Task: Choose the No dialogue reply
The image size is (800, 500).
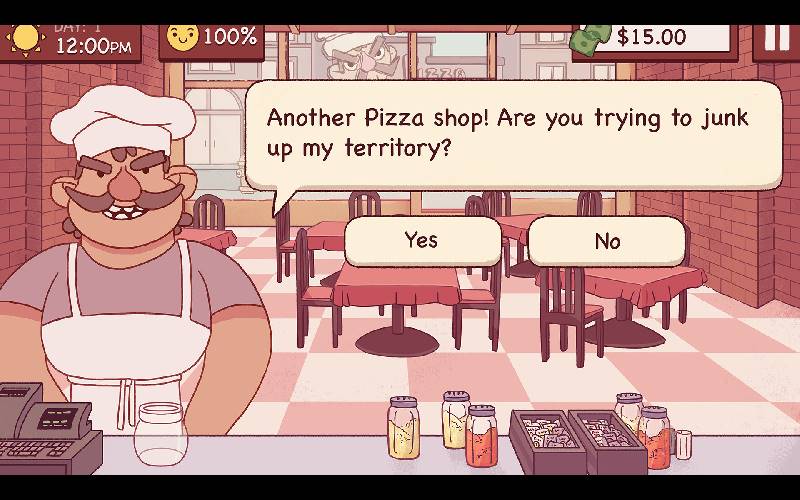Action: coord(606,242)
